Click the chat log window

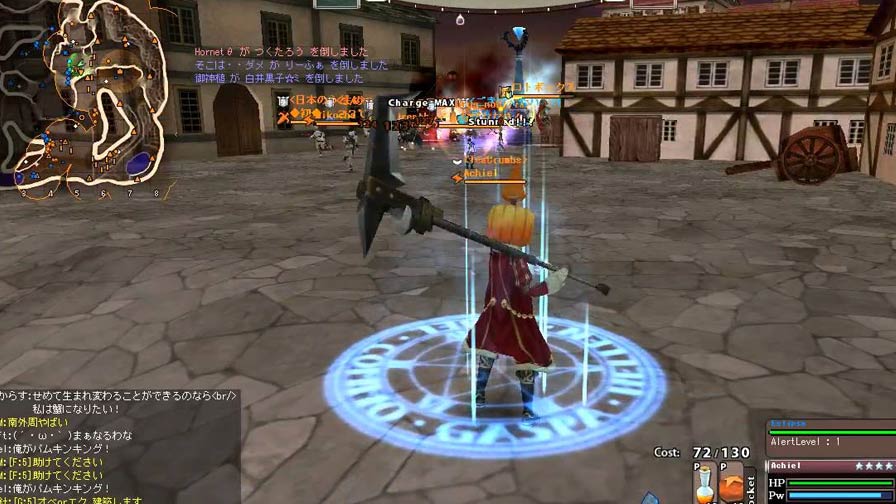pos(118,447)
